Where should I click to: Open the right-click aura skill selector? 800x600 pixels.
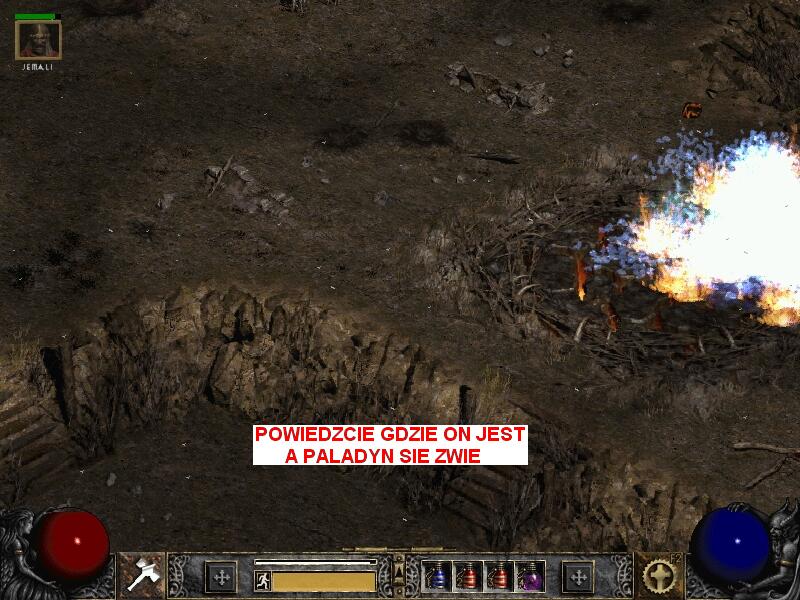(658, 575)
